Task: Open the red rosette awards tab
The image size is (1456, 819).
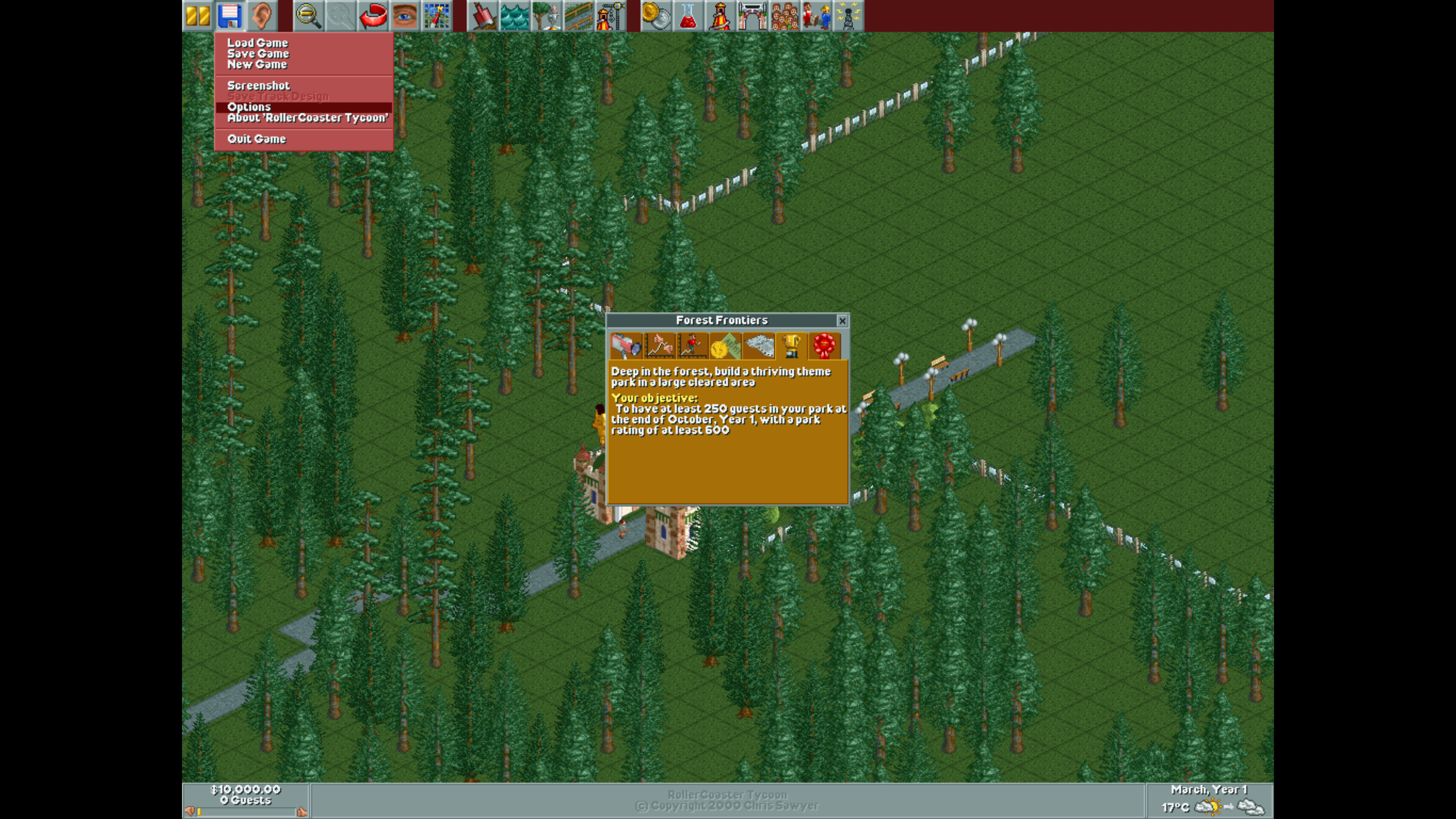Action: [x=824, y=346]
